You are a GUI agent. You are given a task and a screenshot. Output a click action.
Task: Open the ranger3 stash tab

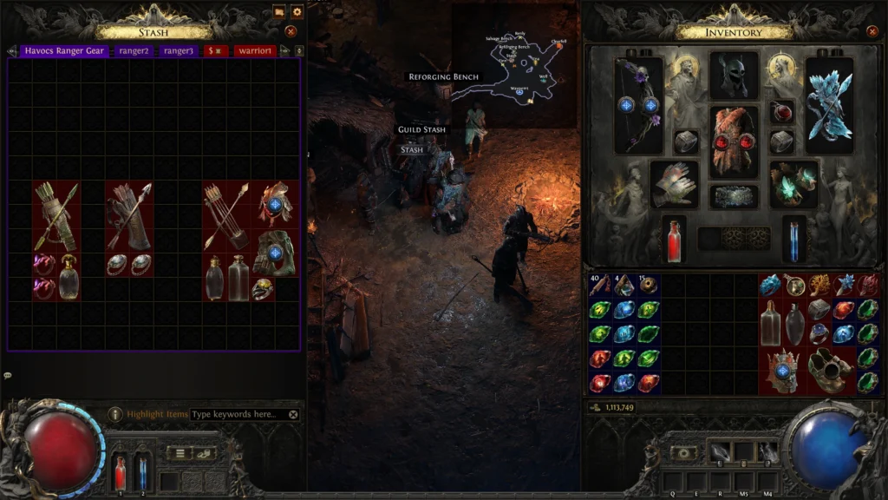(178, 50)
